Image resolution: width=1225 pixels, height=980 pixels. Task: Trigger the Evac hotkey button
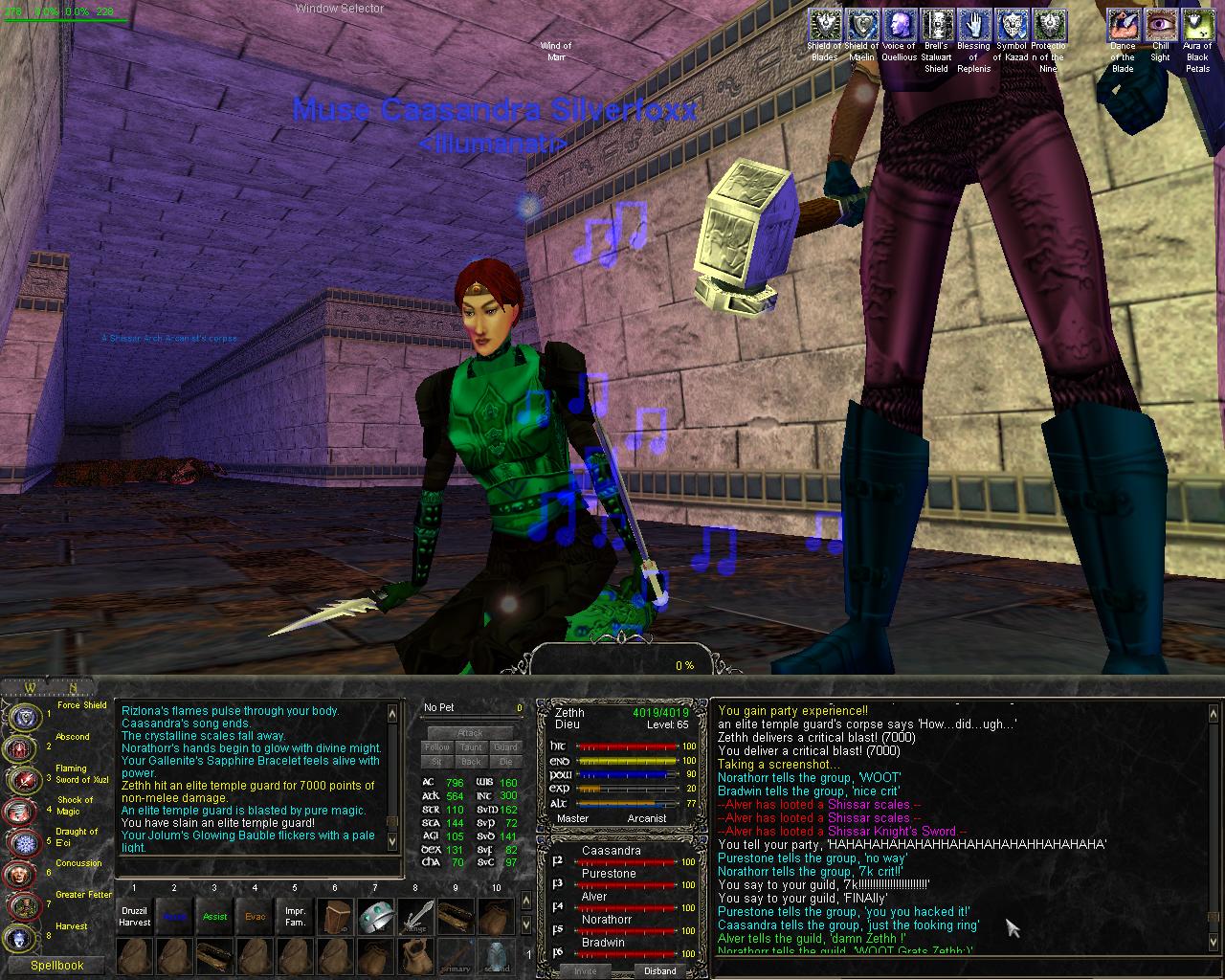coord(255,917)
